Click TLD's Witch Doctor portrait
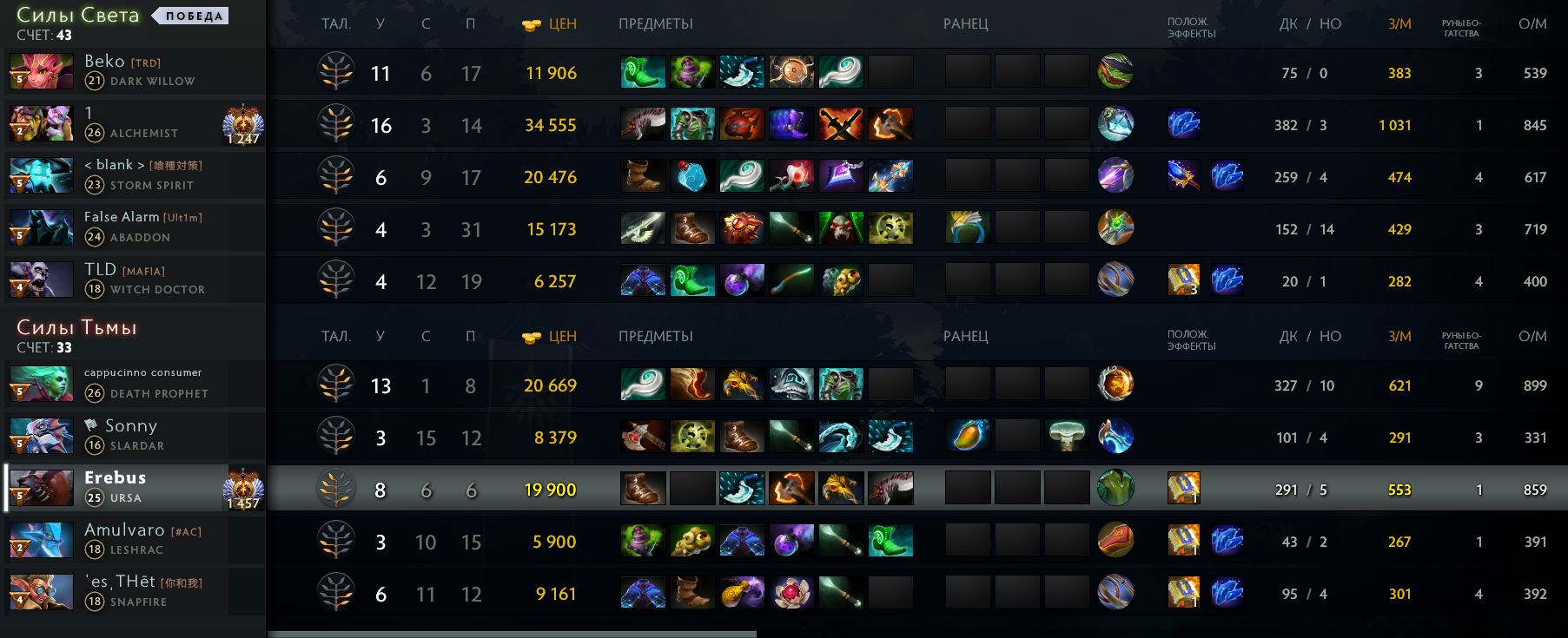 coord(41,280)
